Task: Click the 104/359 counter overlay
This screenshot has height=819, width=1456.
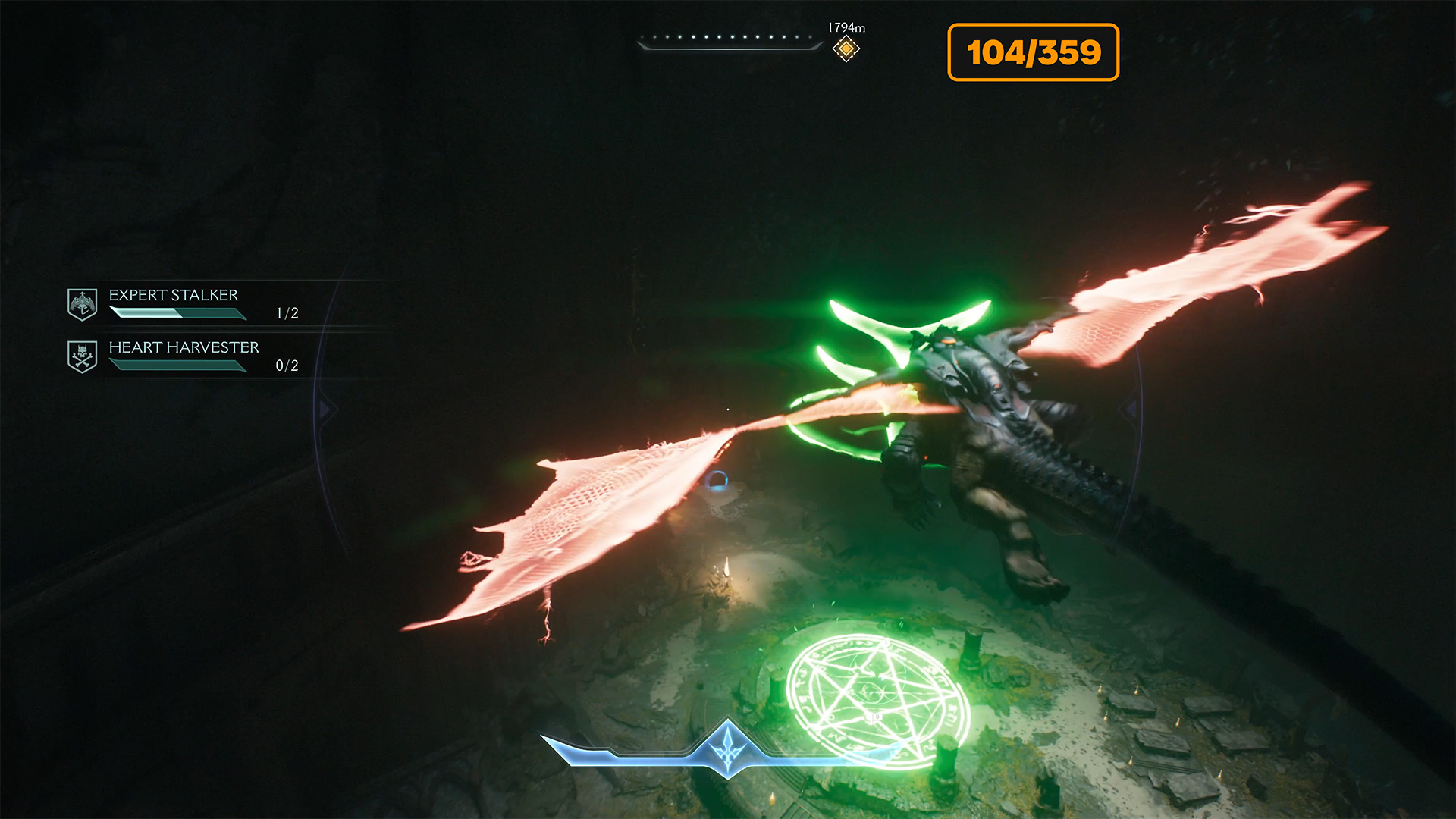Action: [1033, 52]
